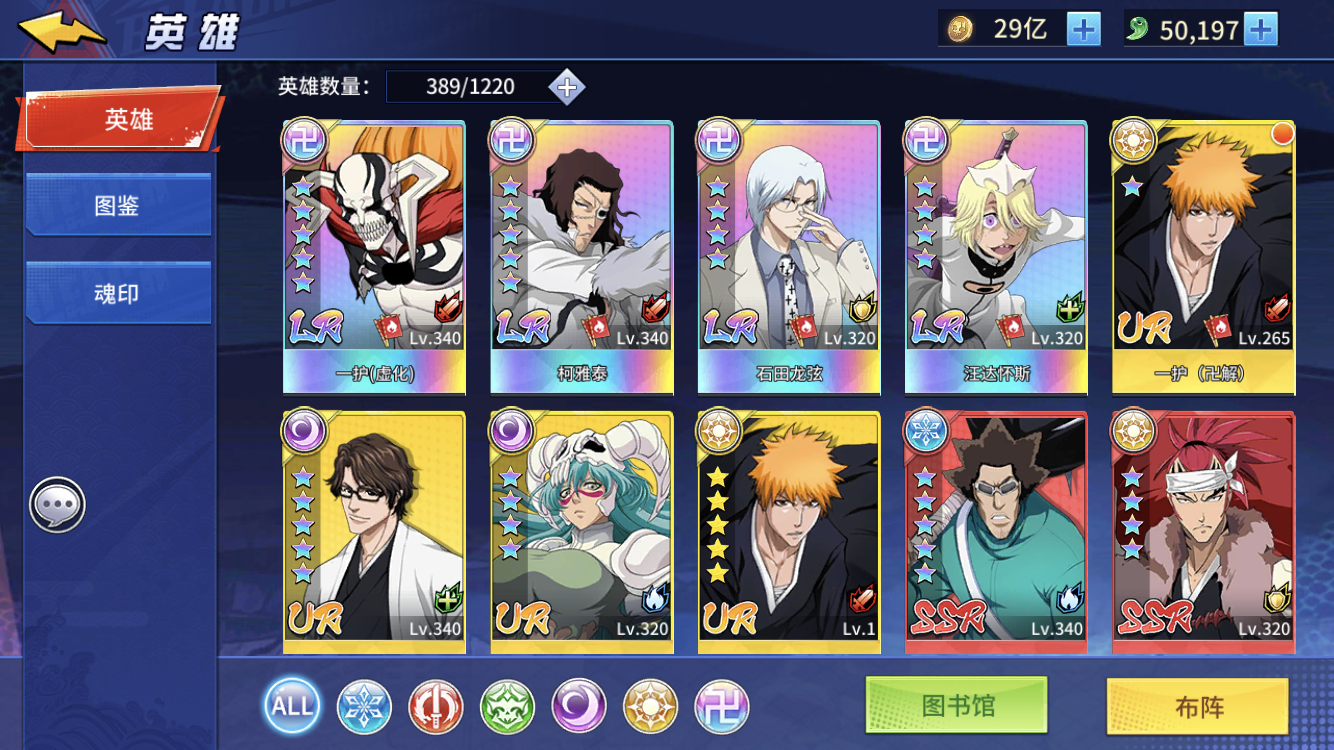Choose the 柯雅泰 hero card
Screen dimensions: 1334x750
(x=581, y=256)
